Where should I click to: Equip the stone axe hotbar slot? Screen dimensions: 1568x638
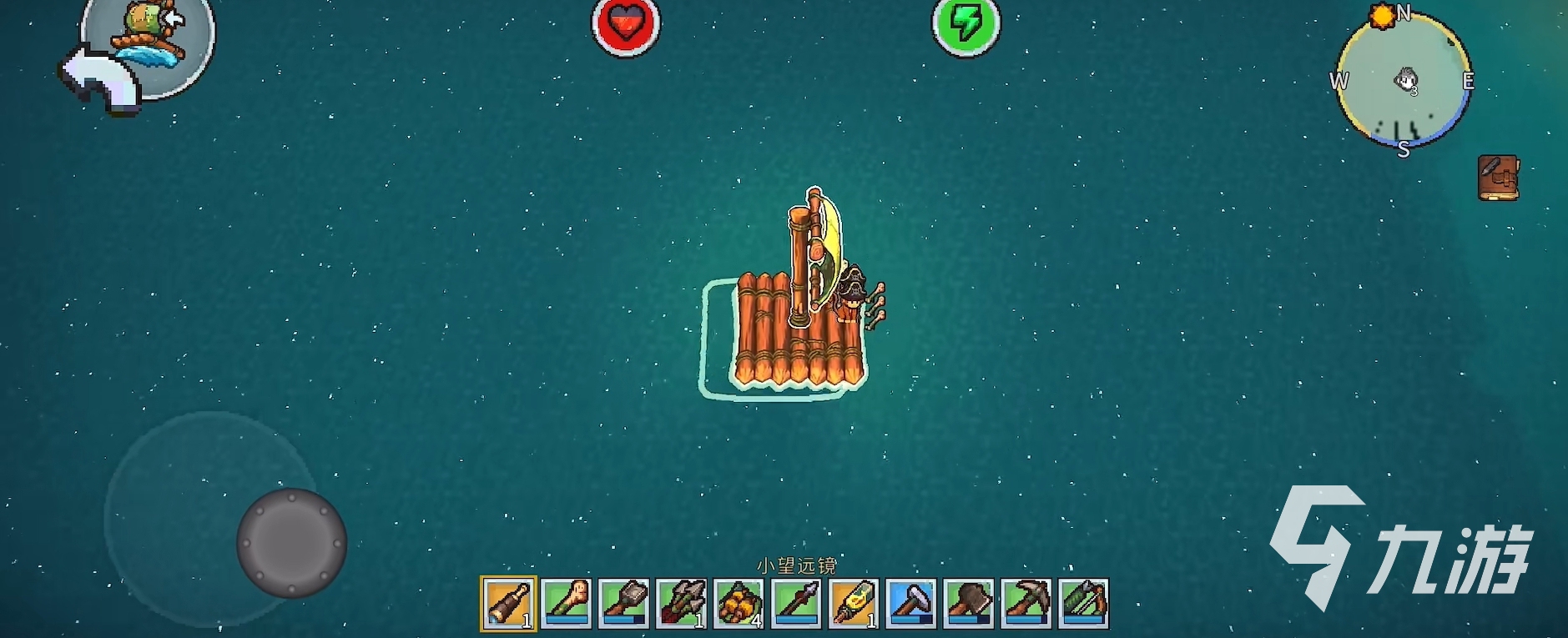coord(969,603)
